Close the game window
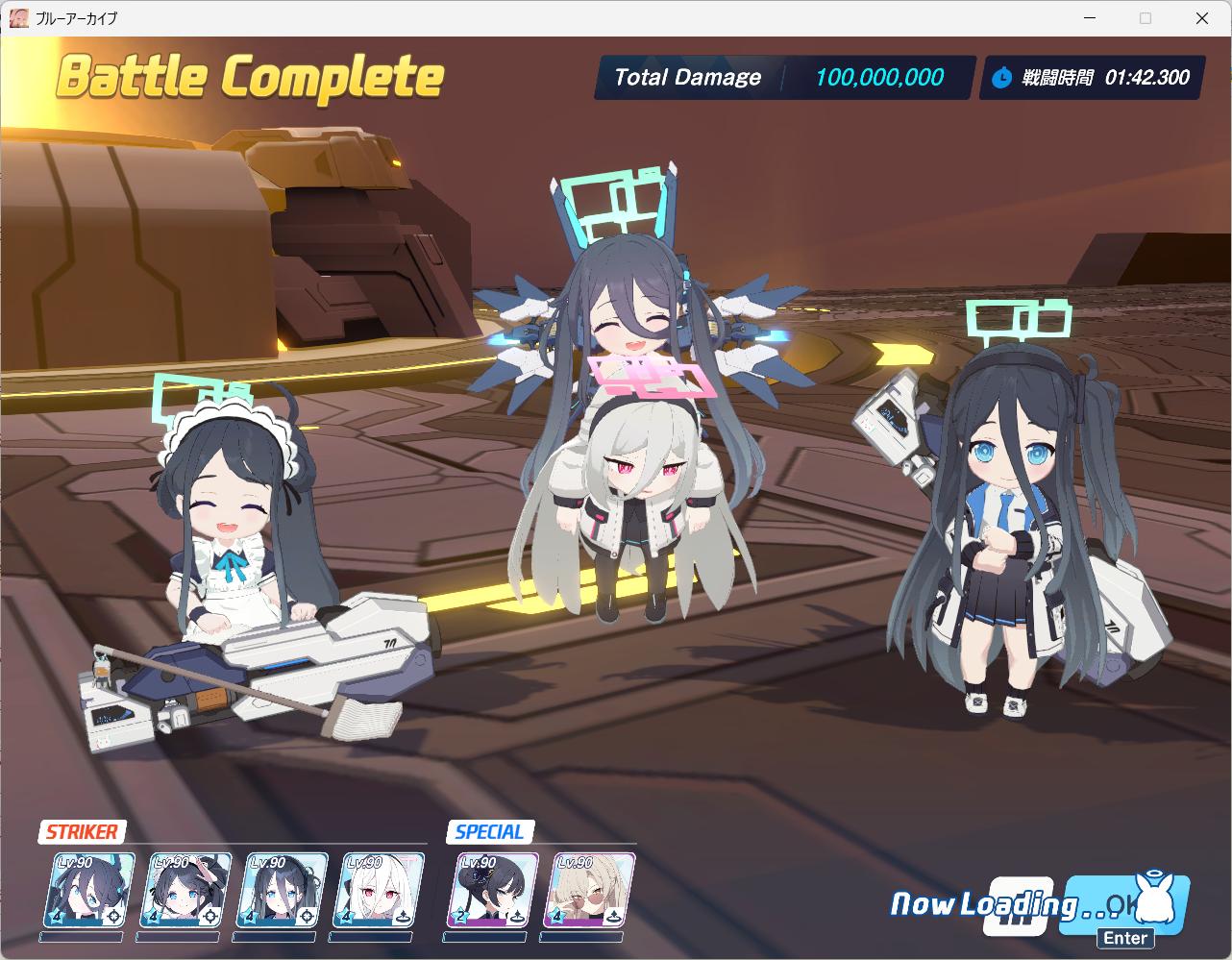 click(1201, 18)
